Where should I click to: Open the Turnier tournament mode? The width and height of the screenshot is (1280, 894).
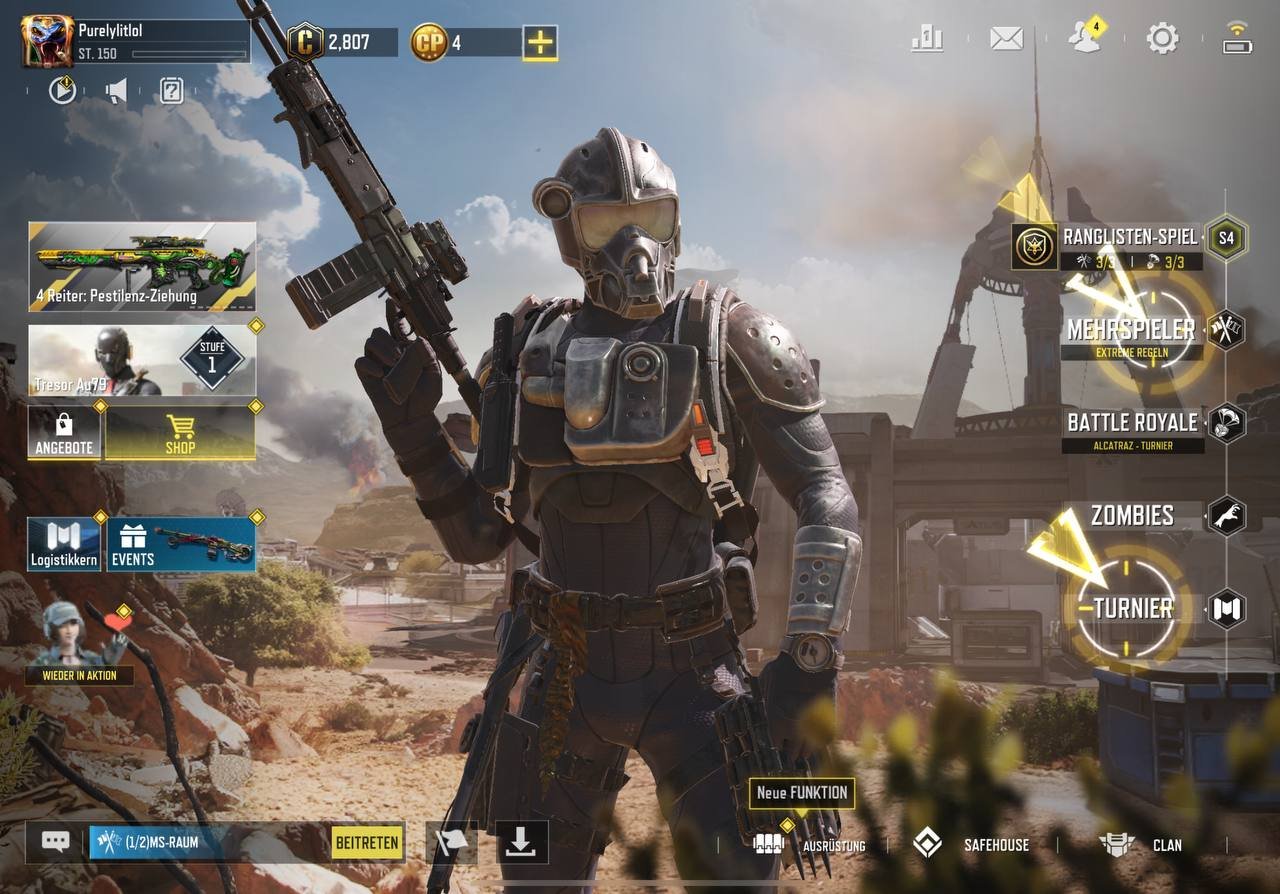[x=1132, y=608]
